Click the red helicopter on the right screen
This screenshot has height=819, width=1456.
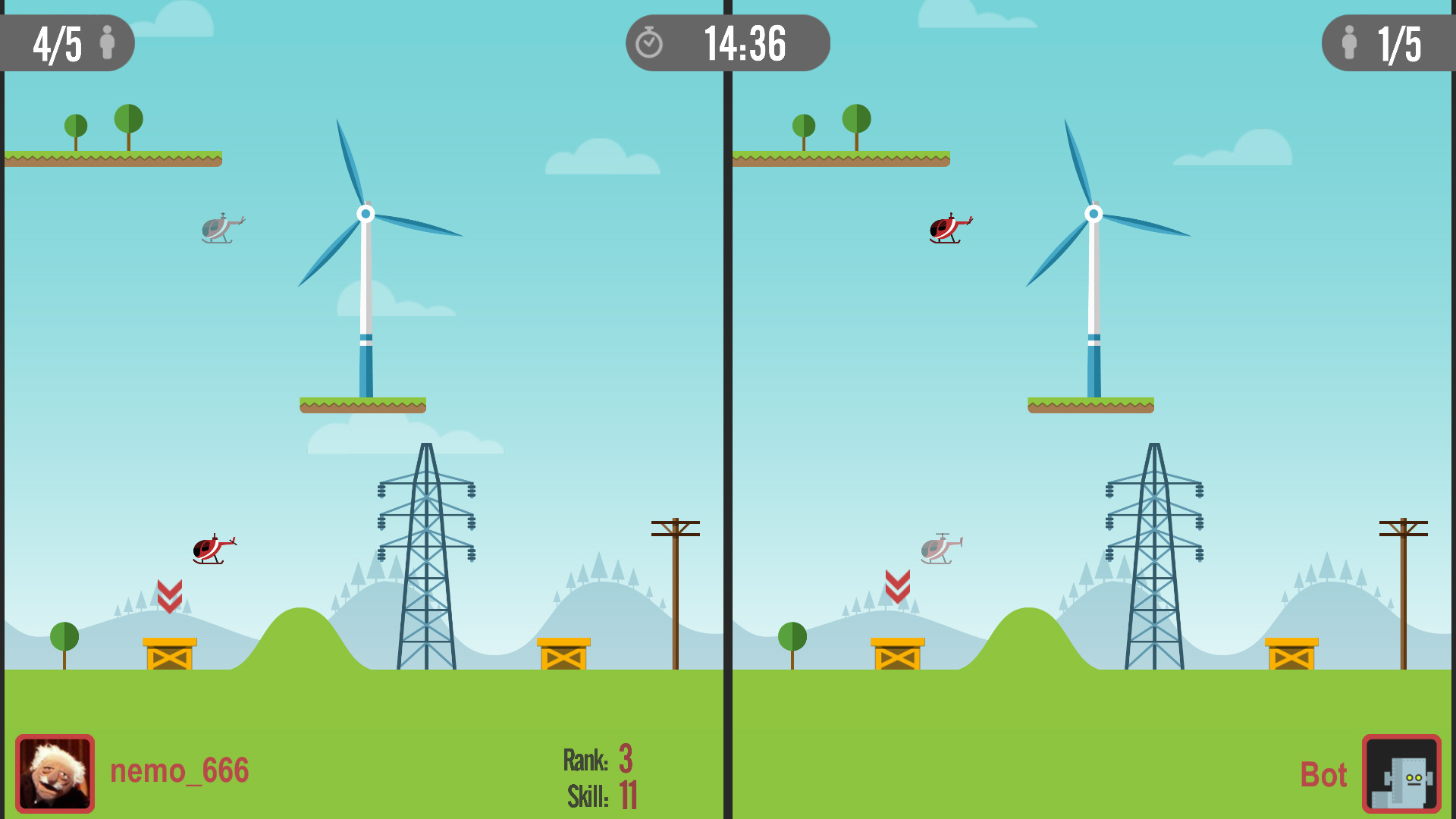click(x=945, y=229)
